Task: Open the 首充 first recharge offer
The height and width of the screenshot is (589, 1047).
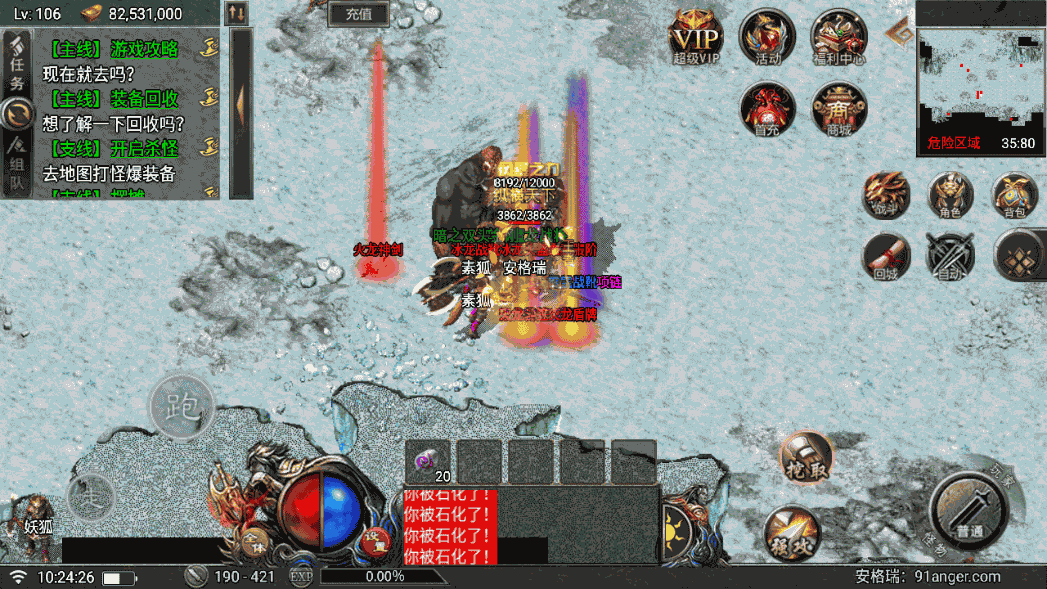Action: [x=767, y=108]
